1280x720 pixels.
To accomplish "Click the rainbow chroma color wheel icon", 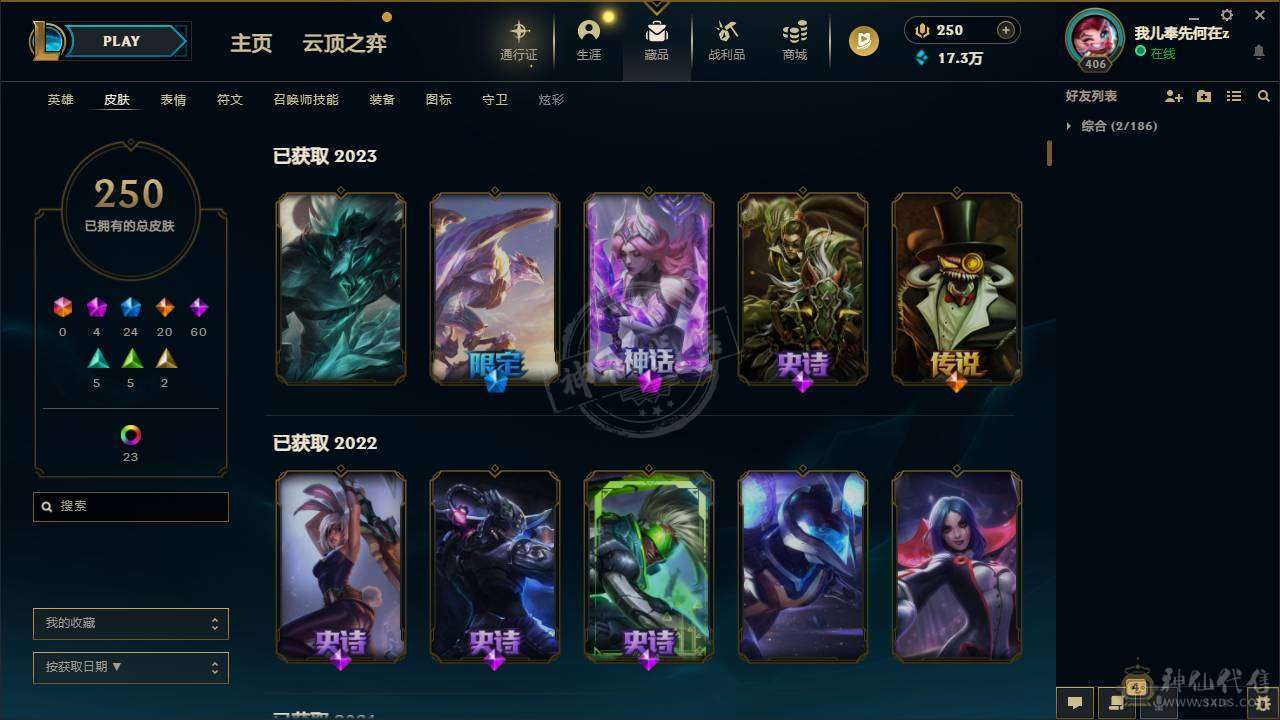I will [x=130, y=435].
